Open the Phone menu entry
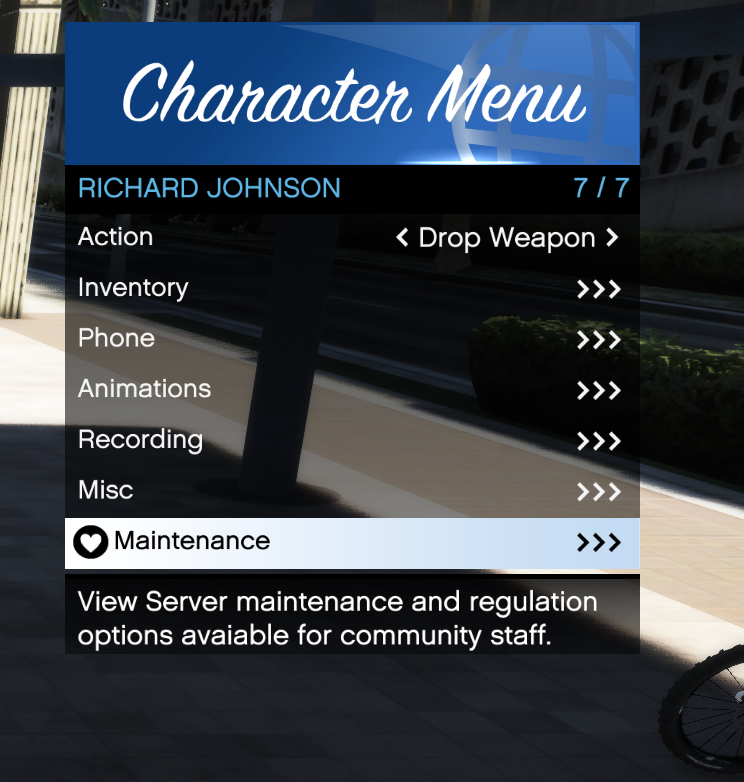This screenshot has height=782, width=744. [x=351, y=339]
